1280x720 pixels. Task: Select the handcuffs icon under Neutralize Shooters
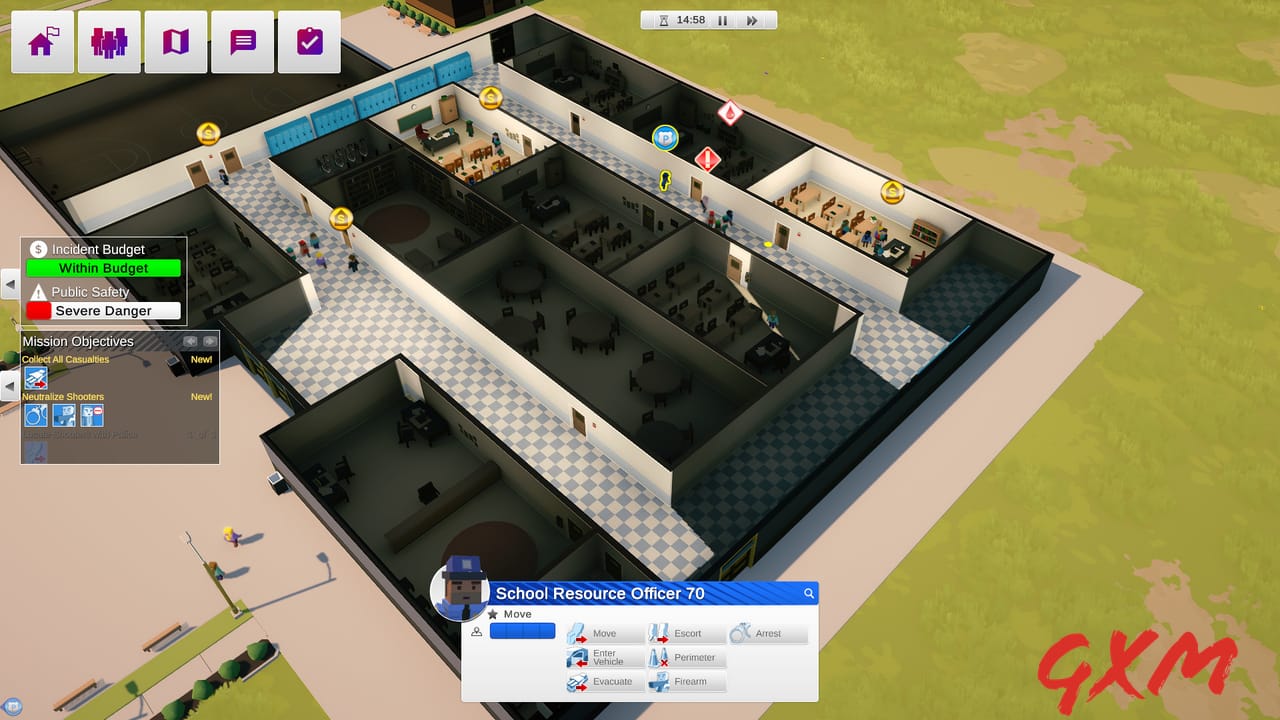pyautogui.click(x=35, y=414)
